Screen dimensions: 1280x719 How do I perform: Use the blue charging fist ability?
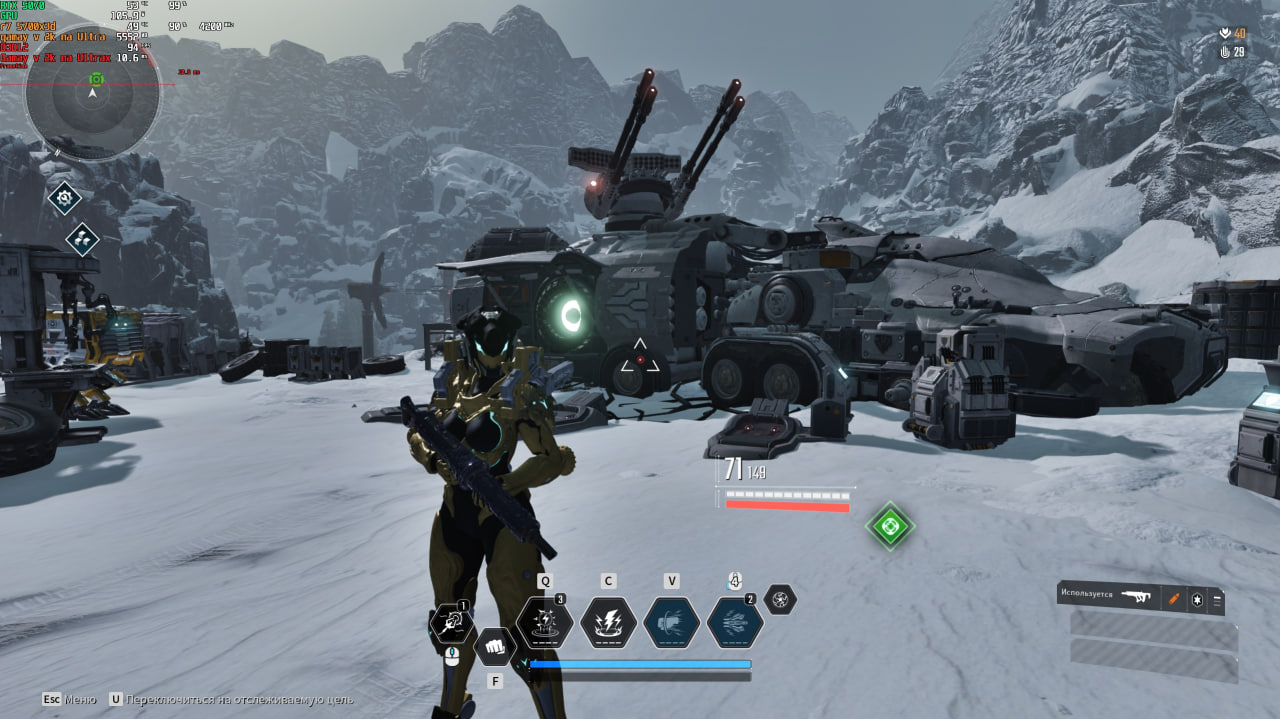tap(671, 623)
